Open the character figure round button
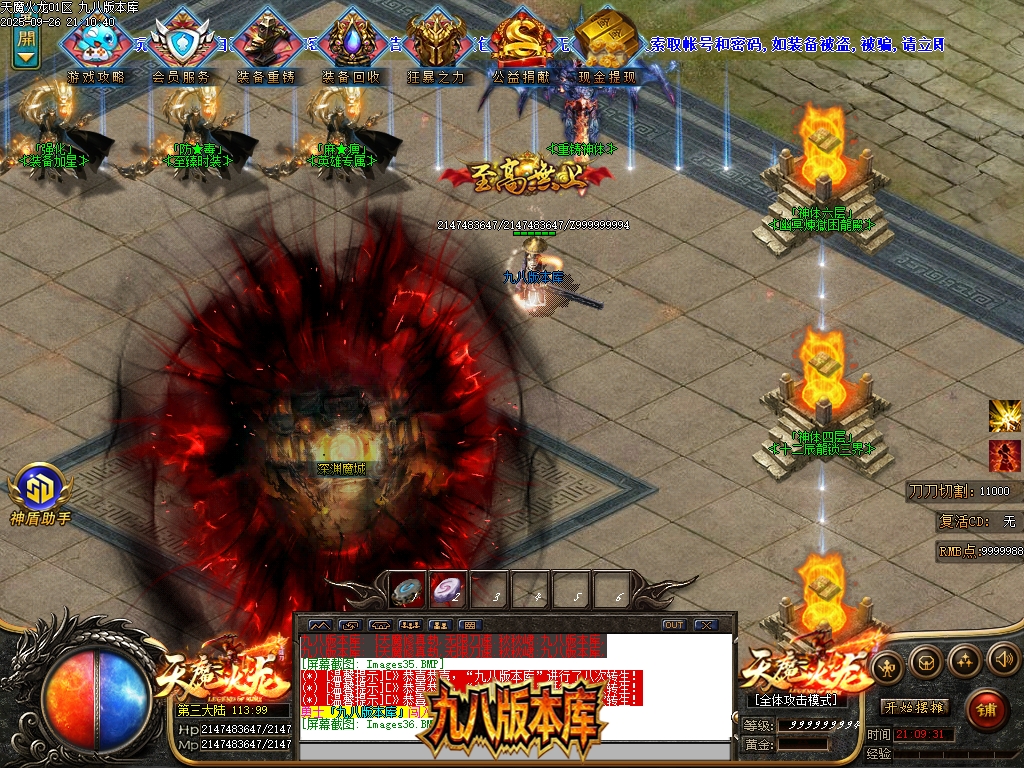1024x768 pixels. pos(886,665)
